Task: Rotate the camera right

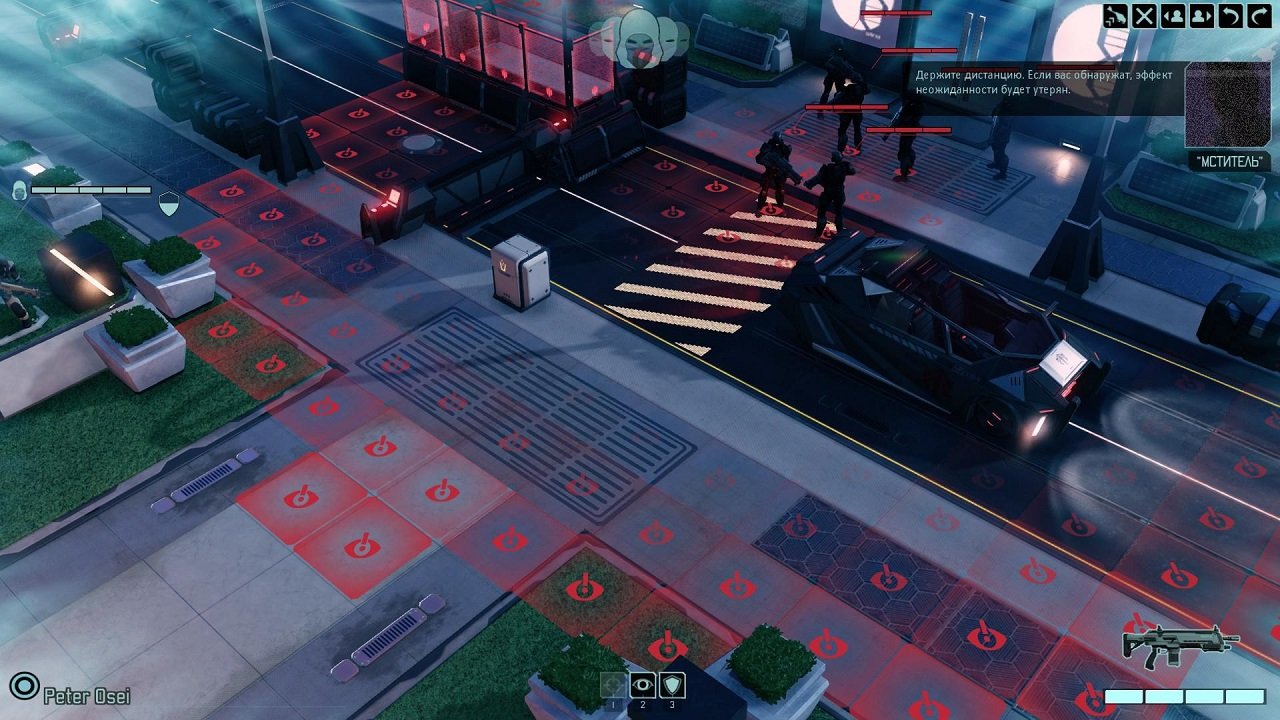Action: [1258, 15]
